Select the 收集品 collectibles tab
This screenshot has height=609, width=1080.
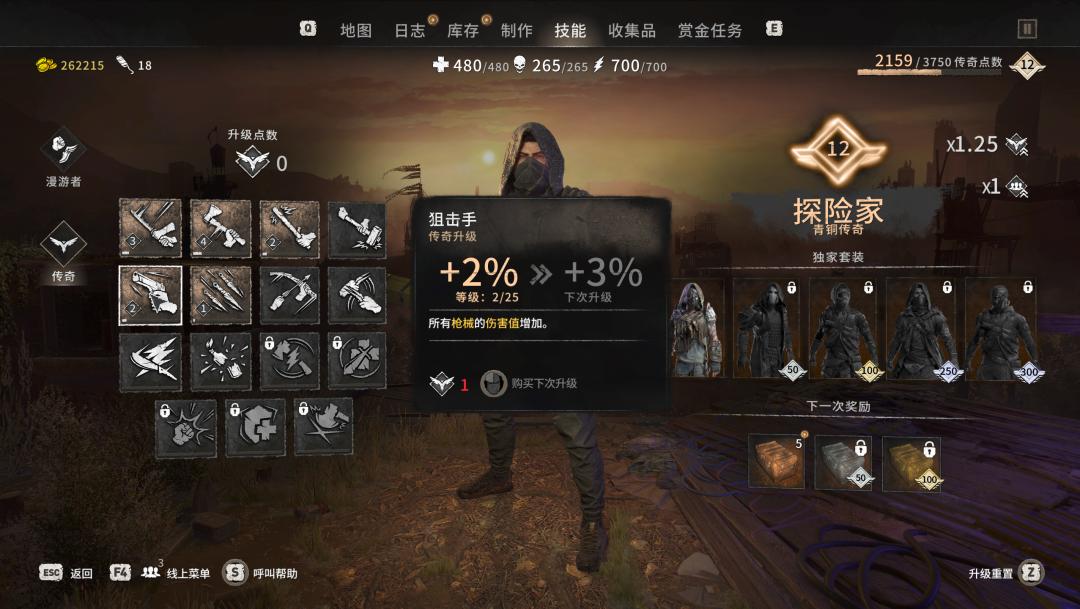(x=632, y=30)
